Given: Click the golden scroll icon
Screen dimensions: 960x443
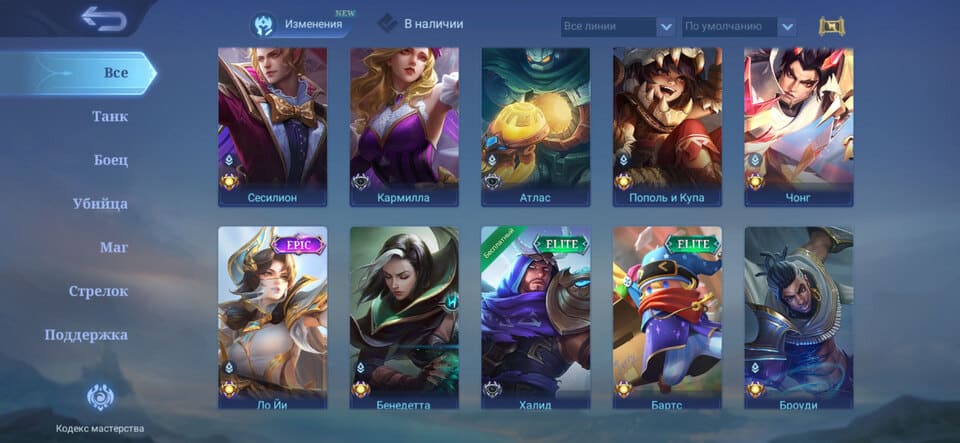Looking at the screenshot, I should point(832,27).
